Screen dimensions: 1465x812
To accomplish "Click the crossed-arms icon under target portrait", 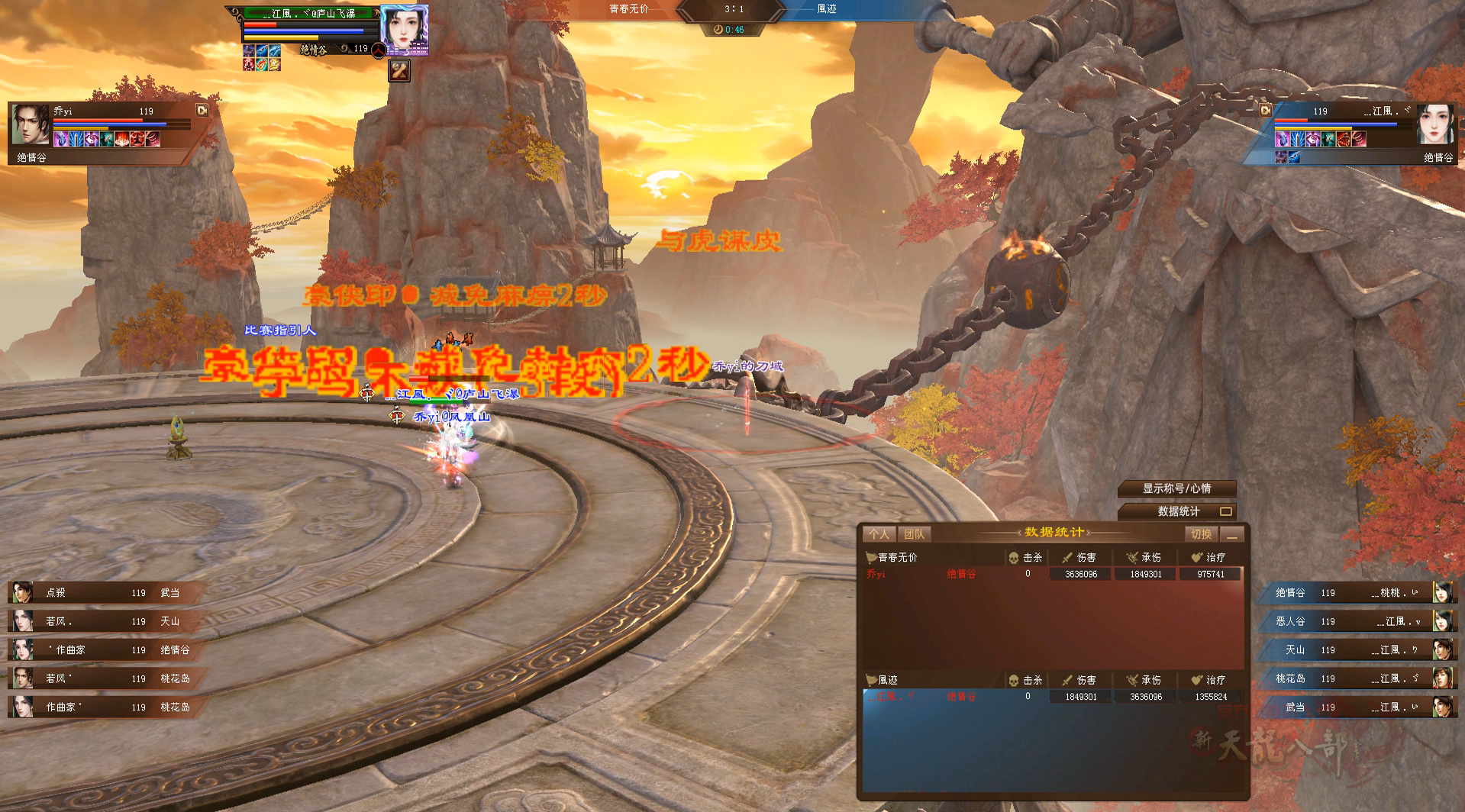I will pyautogui.click(x=399, y=70).
